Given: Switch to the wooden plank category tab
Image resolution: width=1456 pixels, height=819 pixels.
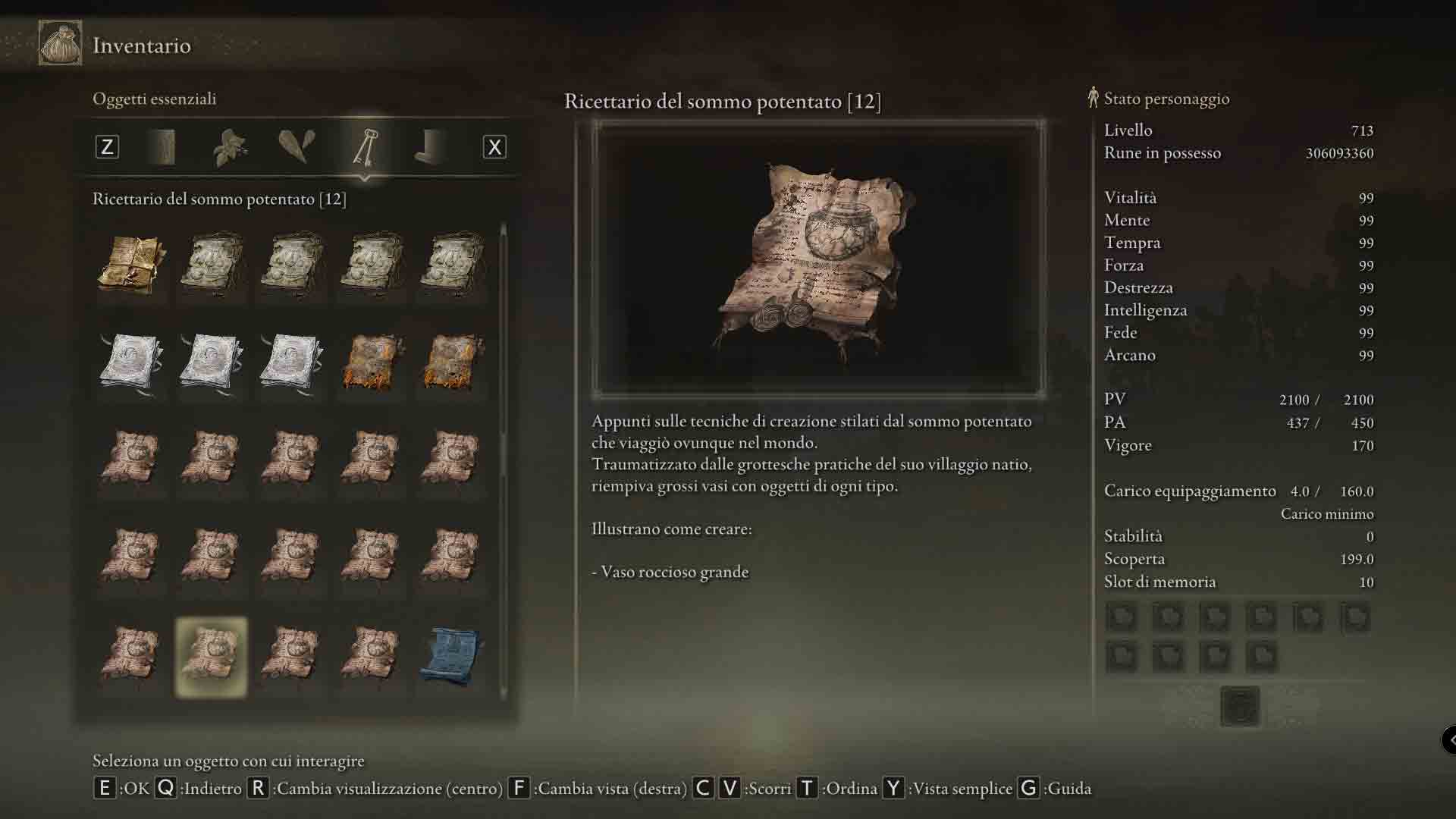Looking at the screenshot, I should 164,147.
